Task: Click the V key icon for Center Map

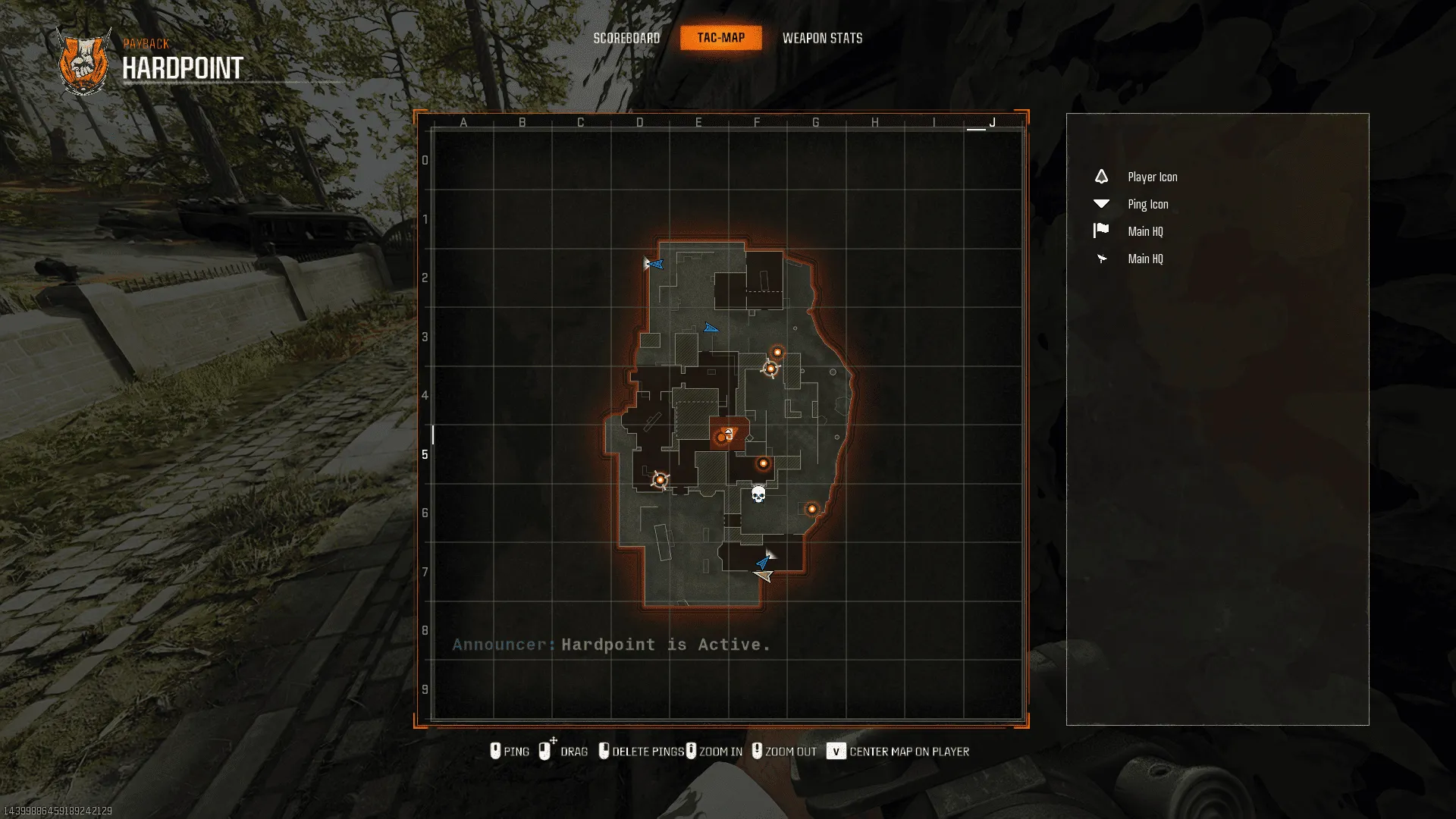Action: click(836, 752)
